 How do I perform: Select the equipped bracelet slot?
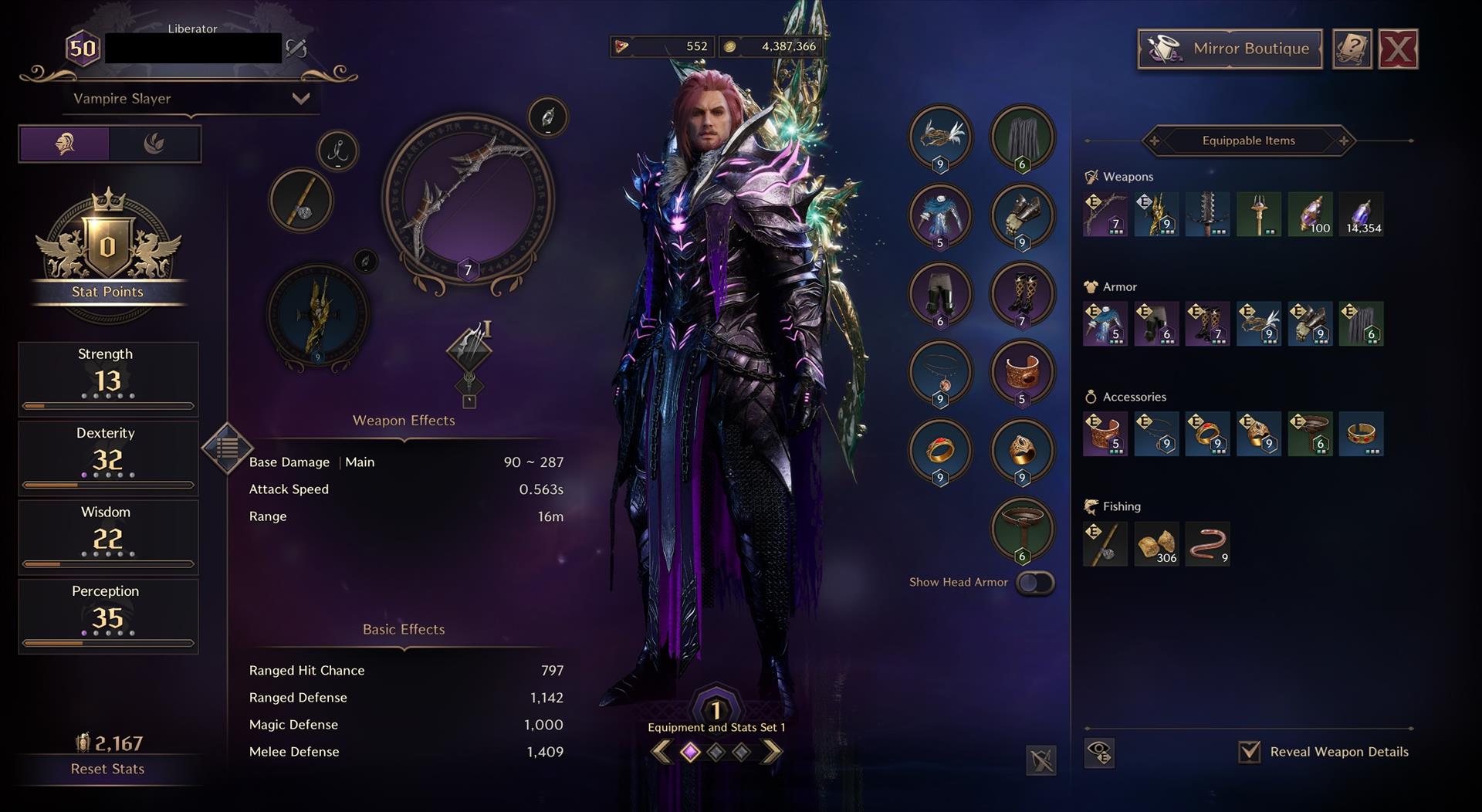(x=1022, y=374)
